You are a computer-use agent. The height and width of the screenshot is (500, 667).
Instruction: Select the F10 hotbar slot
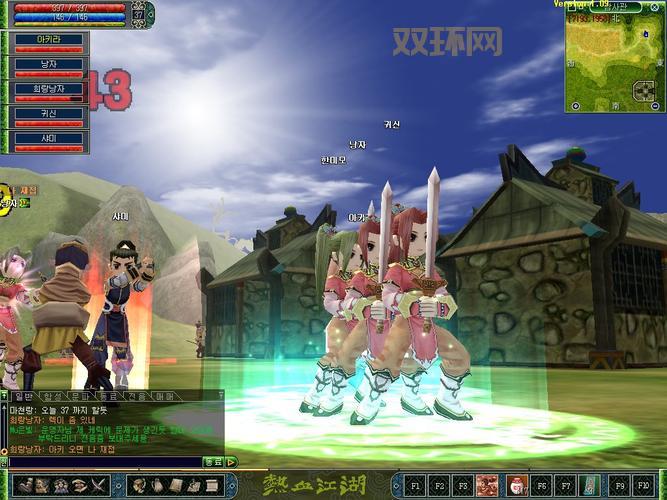pyautogui.click(x=644, y=485)
